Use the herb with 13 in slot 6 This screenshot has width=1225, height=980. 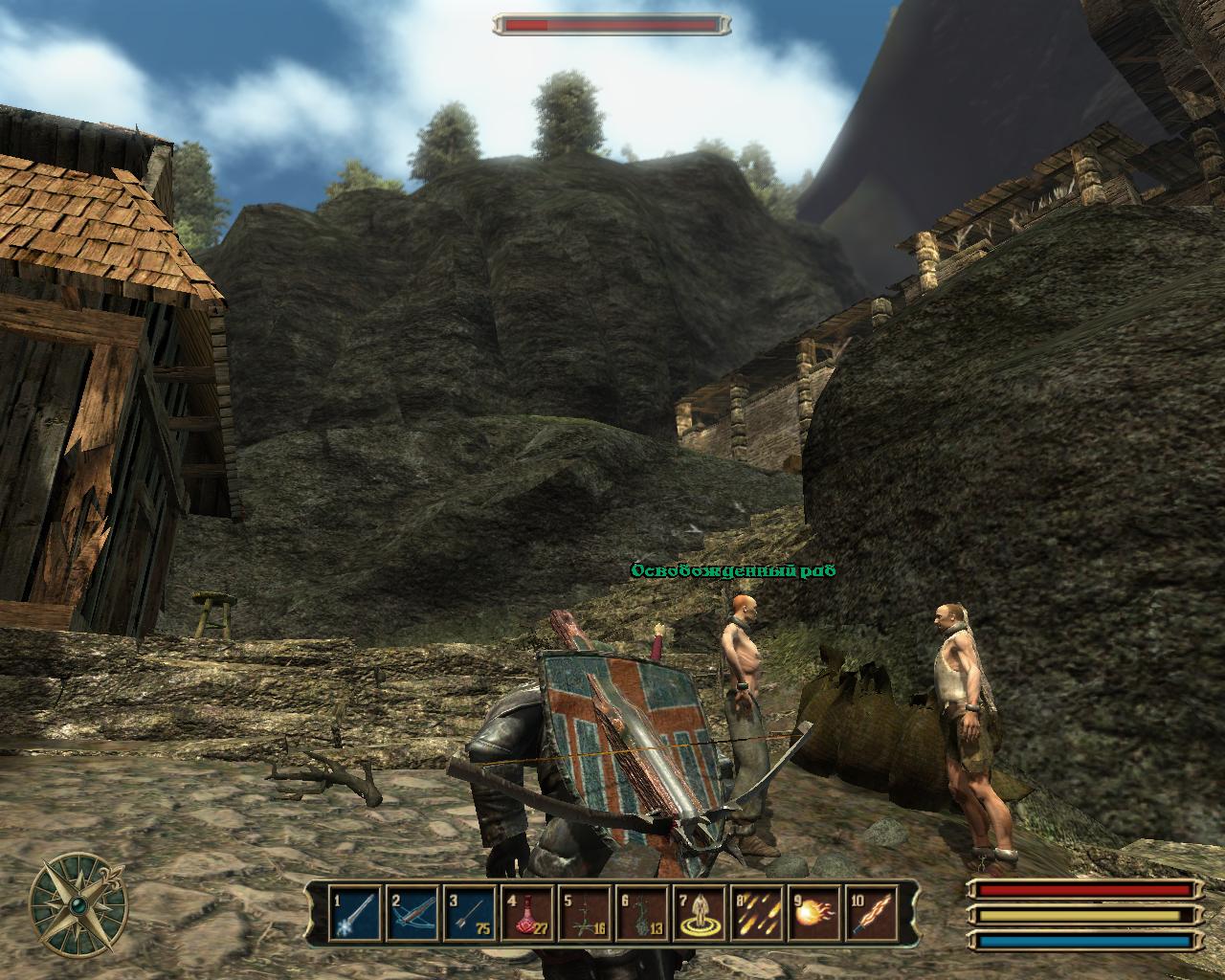(641, 914)
